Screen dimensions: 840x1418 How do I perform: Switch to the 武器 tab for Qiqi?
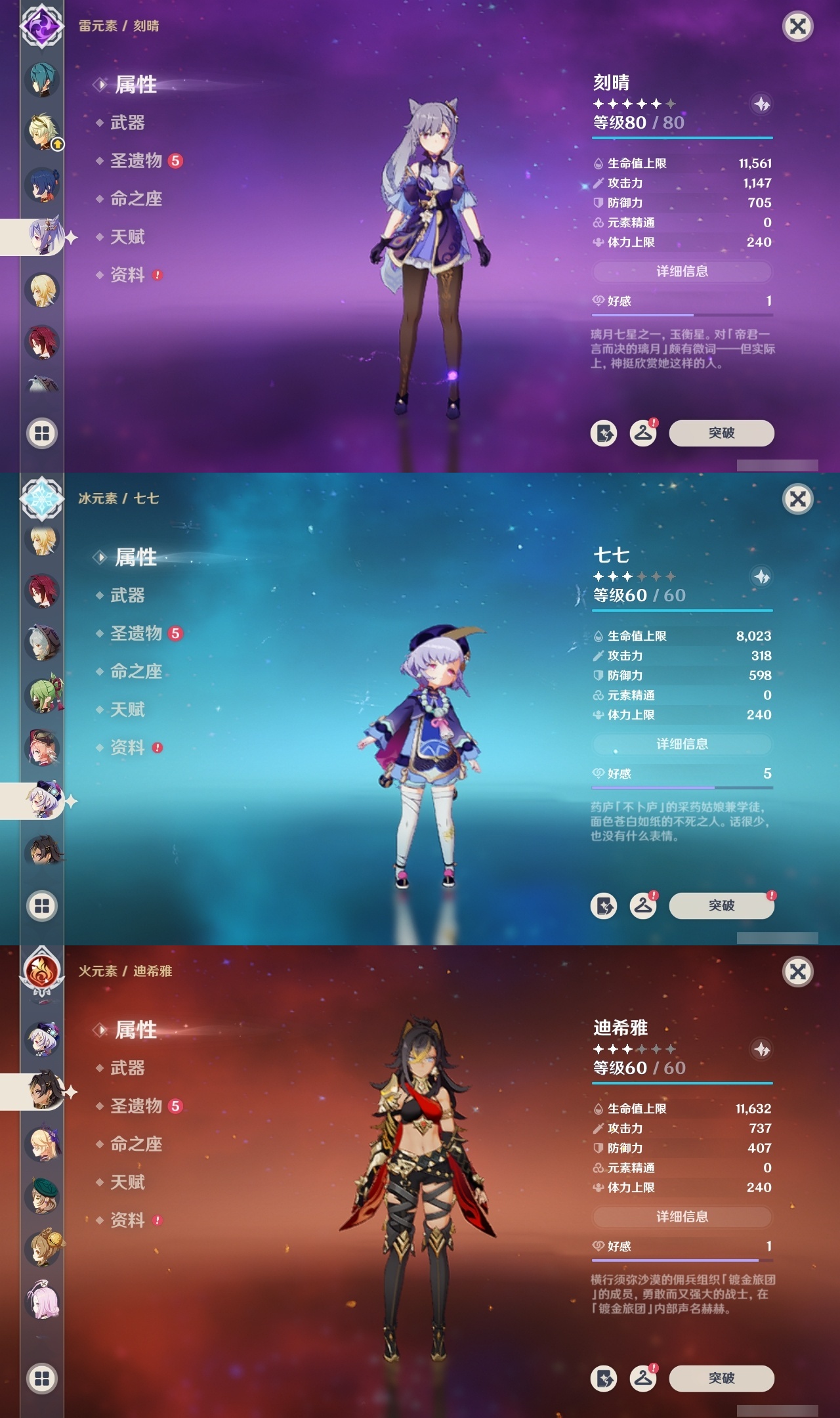129,595
